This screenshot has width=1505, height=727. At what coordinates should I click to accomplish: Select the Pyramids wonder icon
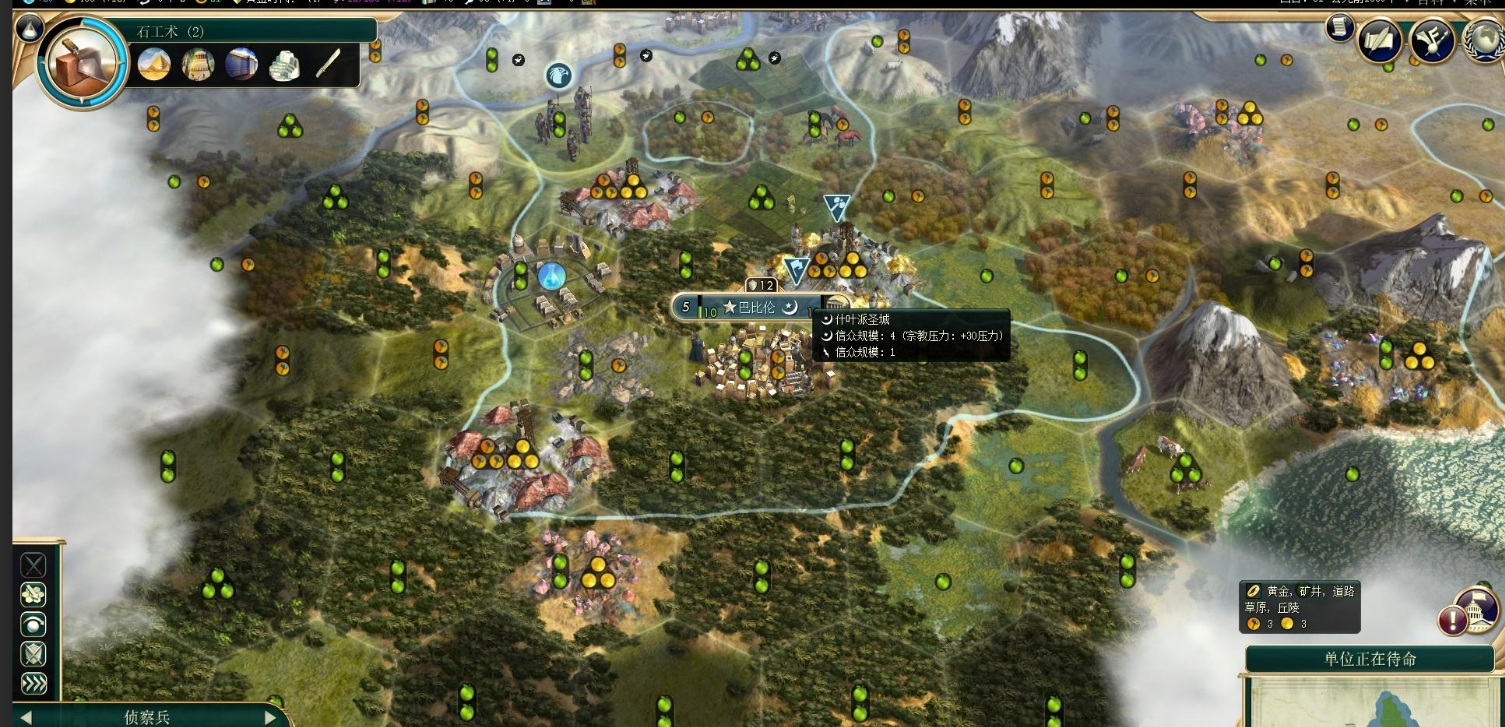point(154,65)
